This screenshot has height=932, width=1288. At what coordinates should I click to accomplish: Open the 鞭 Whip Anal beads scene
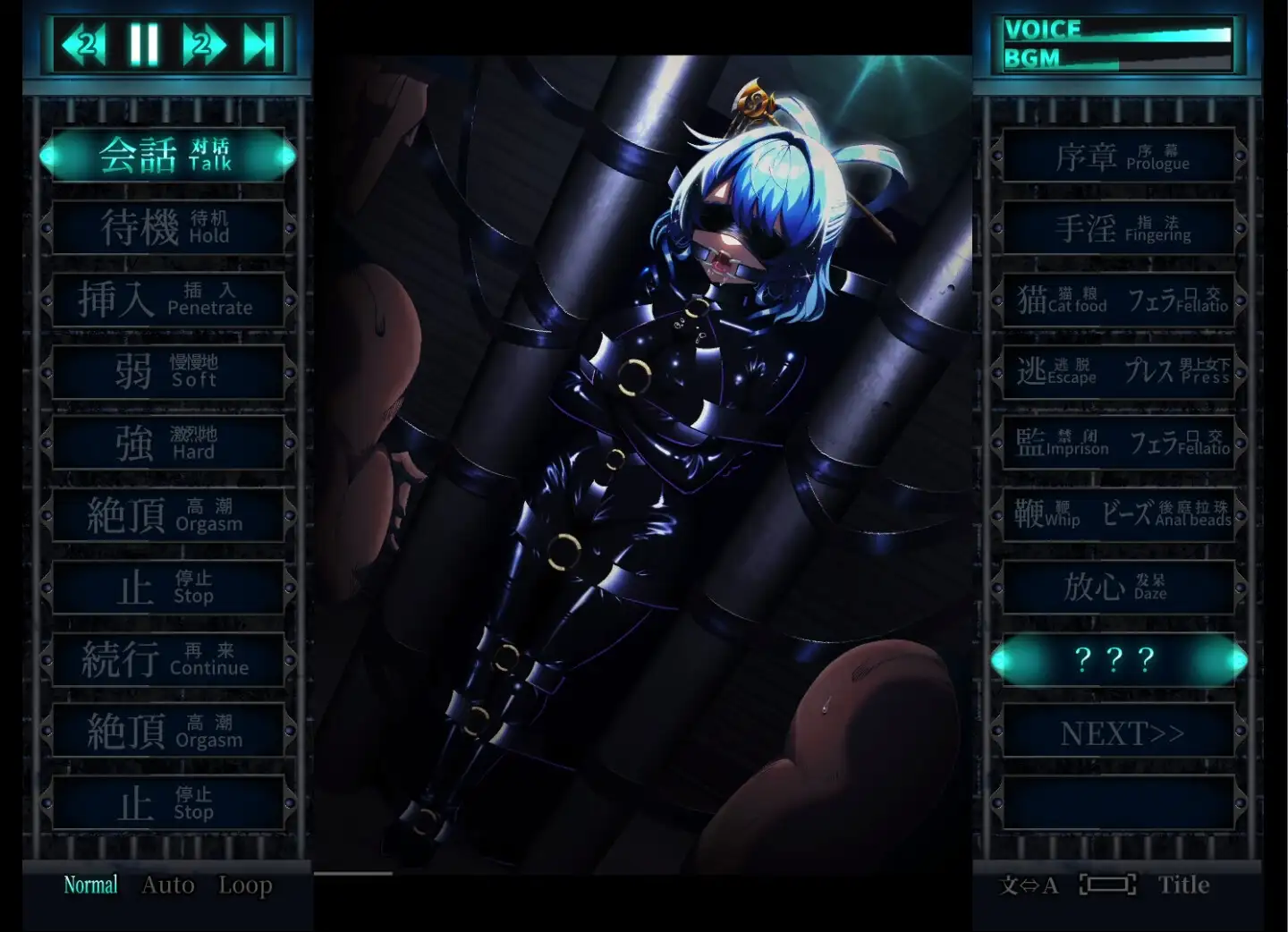click(1119, 515)
